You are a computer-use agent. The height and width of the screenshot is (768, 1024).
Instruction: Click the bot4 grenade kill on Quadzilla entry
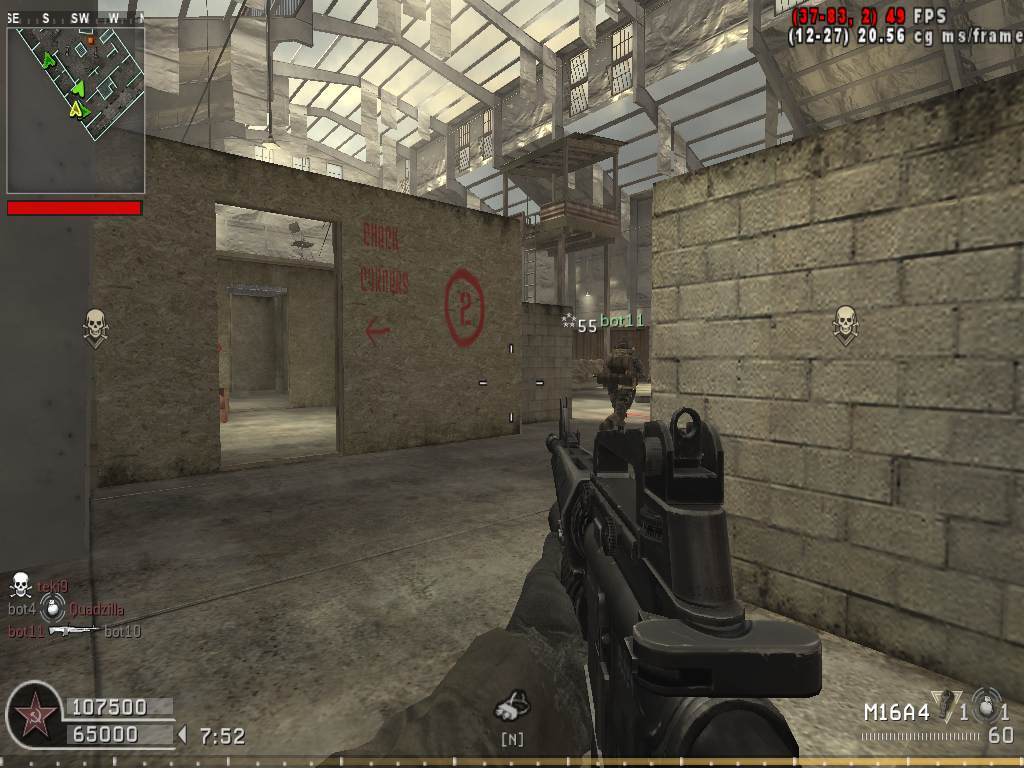point(66,609)
